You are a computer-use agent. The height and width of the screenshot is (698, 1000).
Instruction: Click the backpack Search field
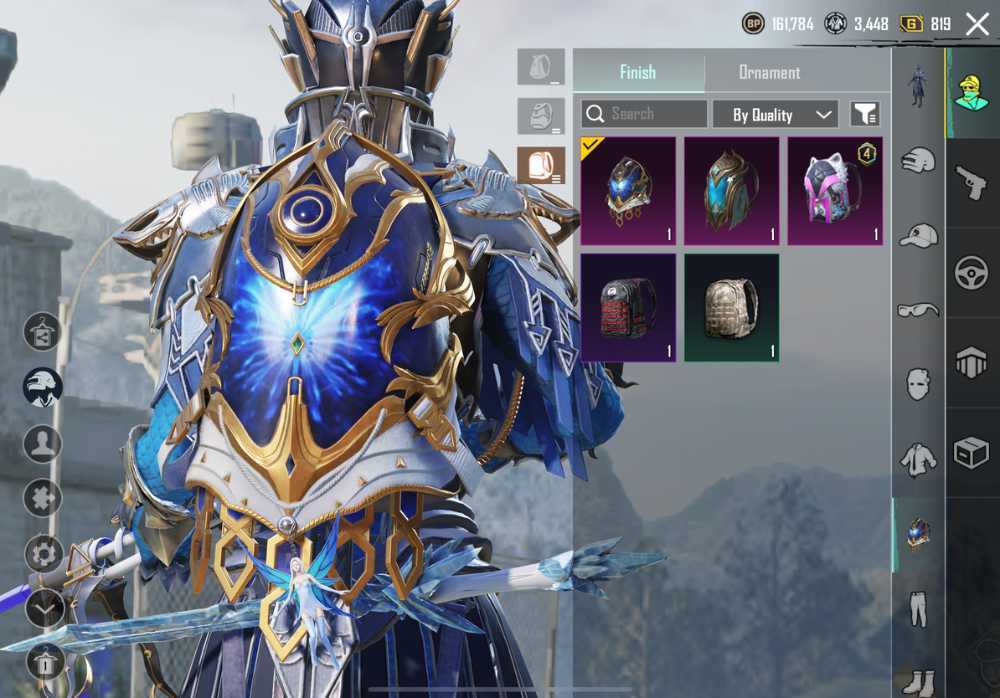[x=644, y=114]
